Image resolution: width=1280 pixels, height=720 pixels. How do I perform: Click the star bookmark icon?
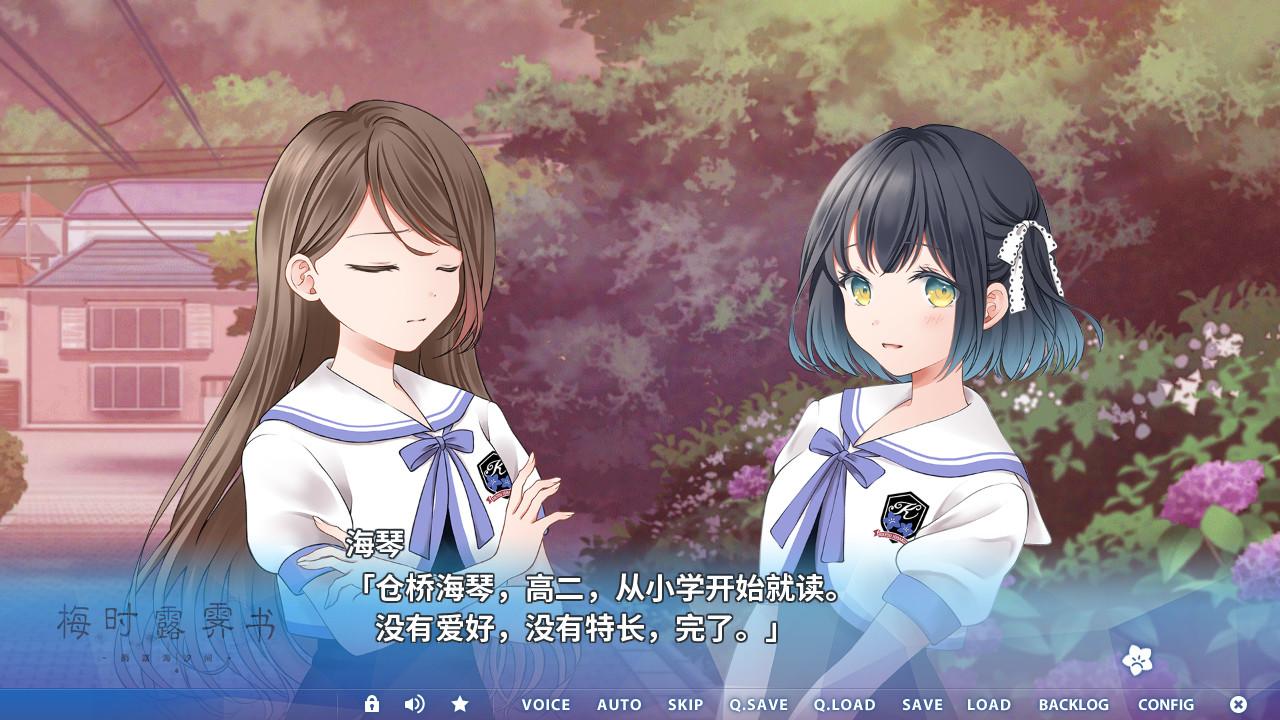pyautogui.click(x=460, y=705)
